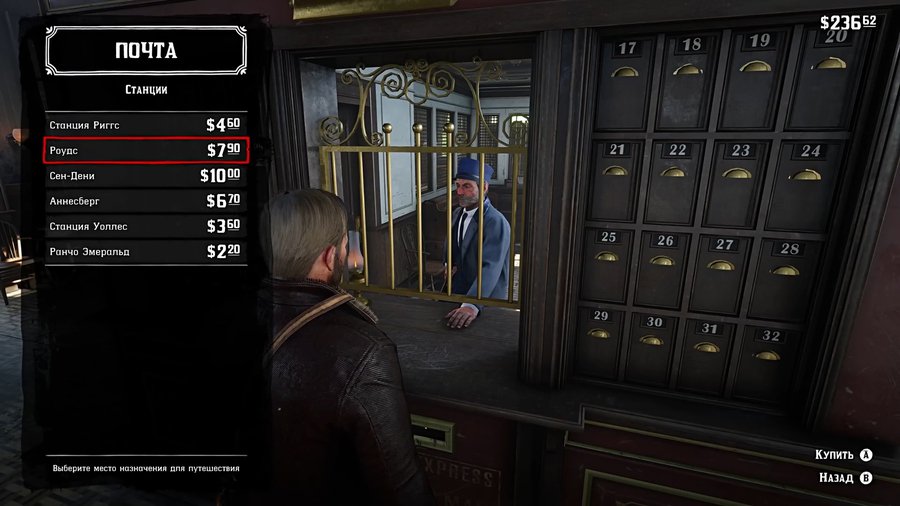Go back with the Назад option
This screenshot has width=900, height=506.
[845, 478]
